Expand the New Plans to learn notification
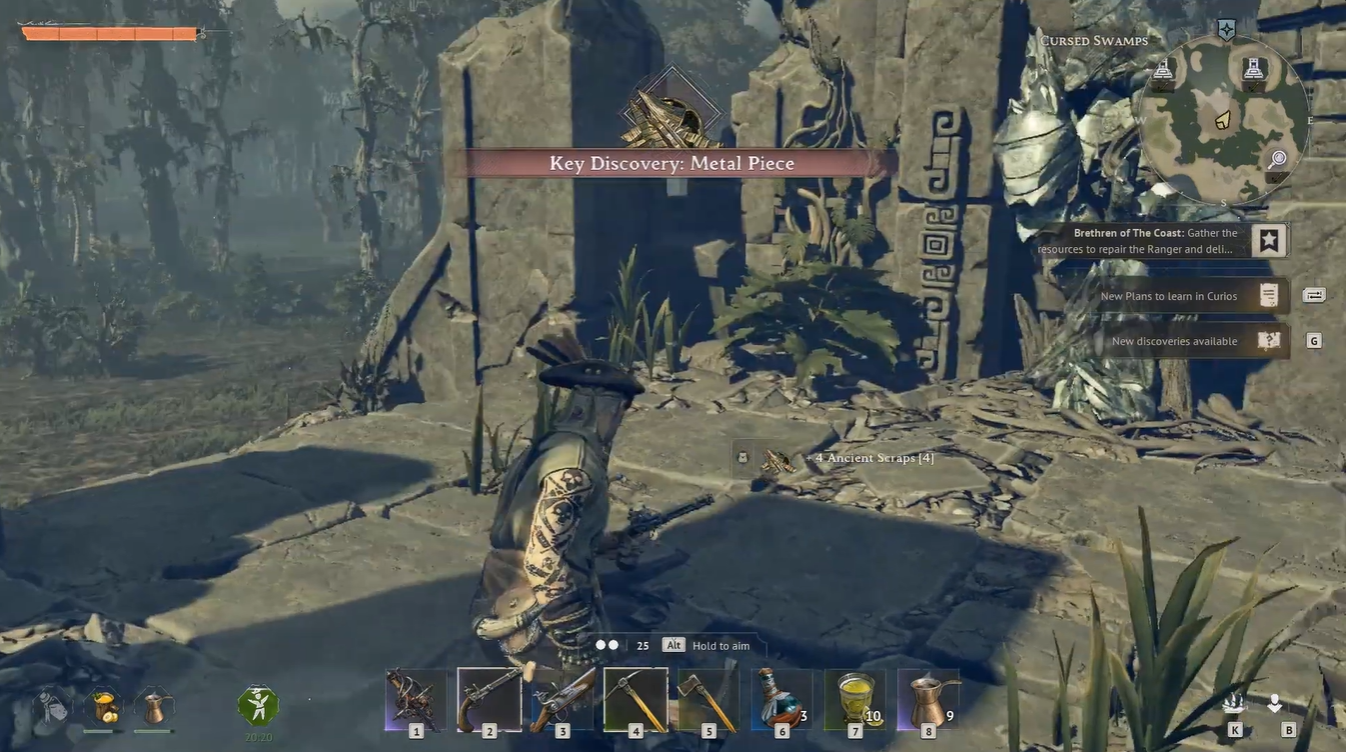The height and width of the screenshot is (752, 1346). [x=1176, y=296]
